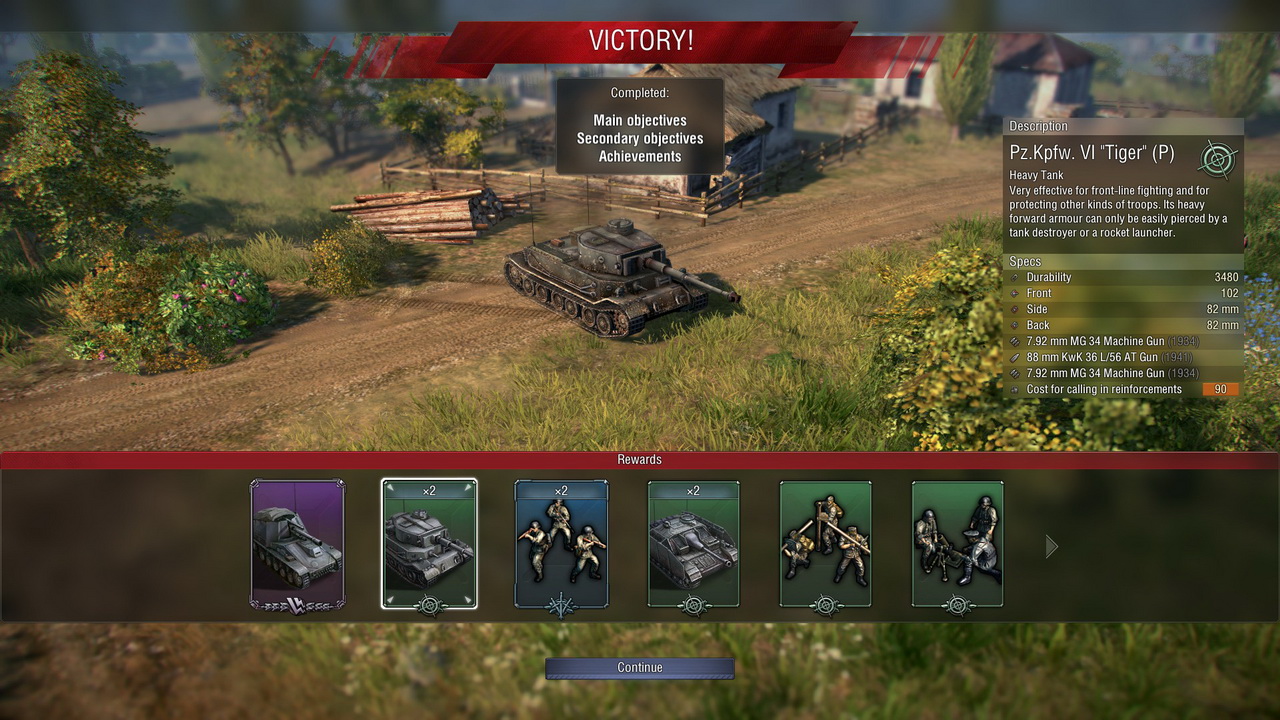Show more rewards with the right arrow
The height and width of the screenshot is (720, 1280).
tap(1051, 546)
